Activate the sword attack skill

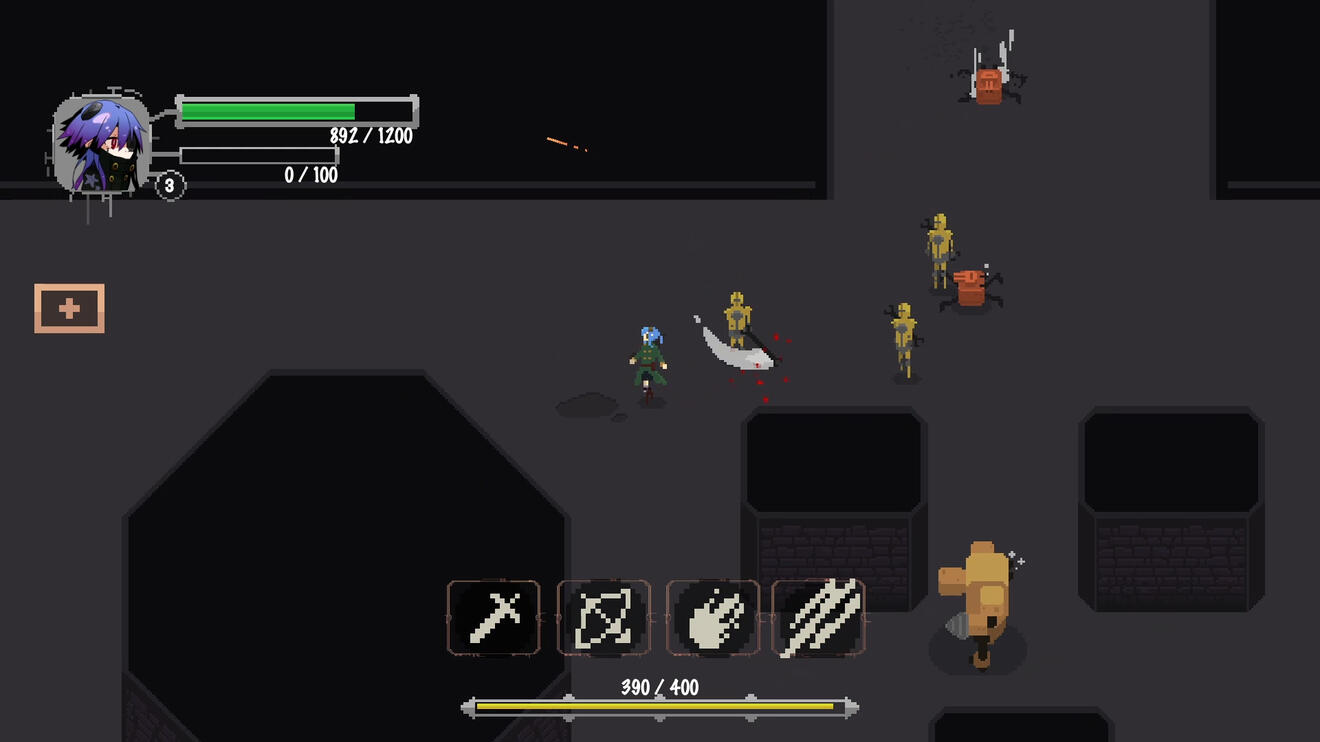pyautogui.click(x=494, y=618)
